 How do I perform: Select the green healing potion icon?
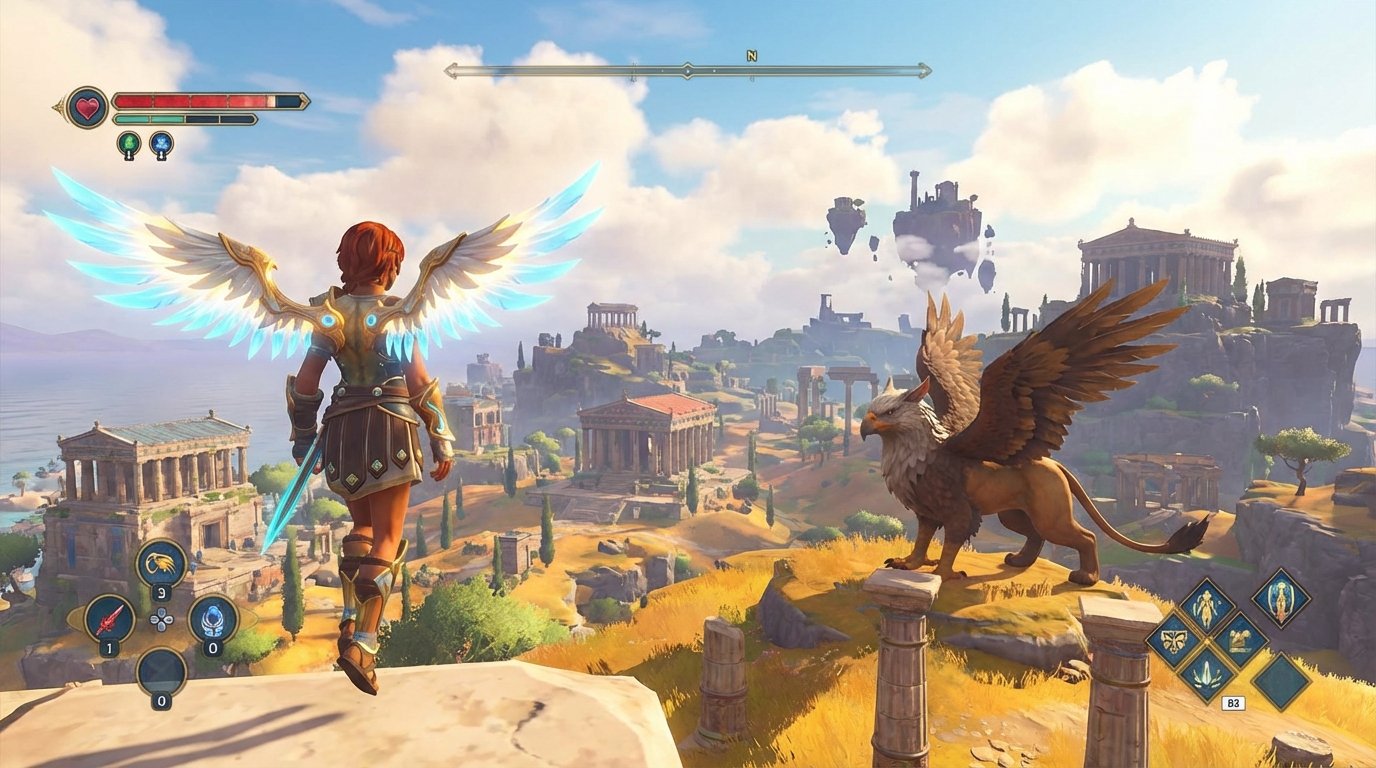(128, 142)
